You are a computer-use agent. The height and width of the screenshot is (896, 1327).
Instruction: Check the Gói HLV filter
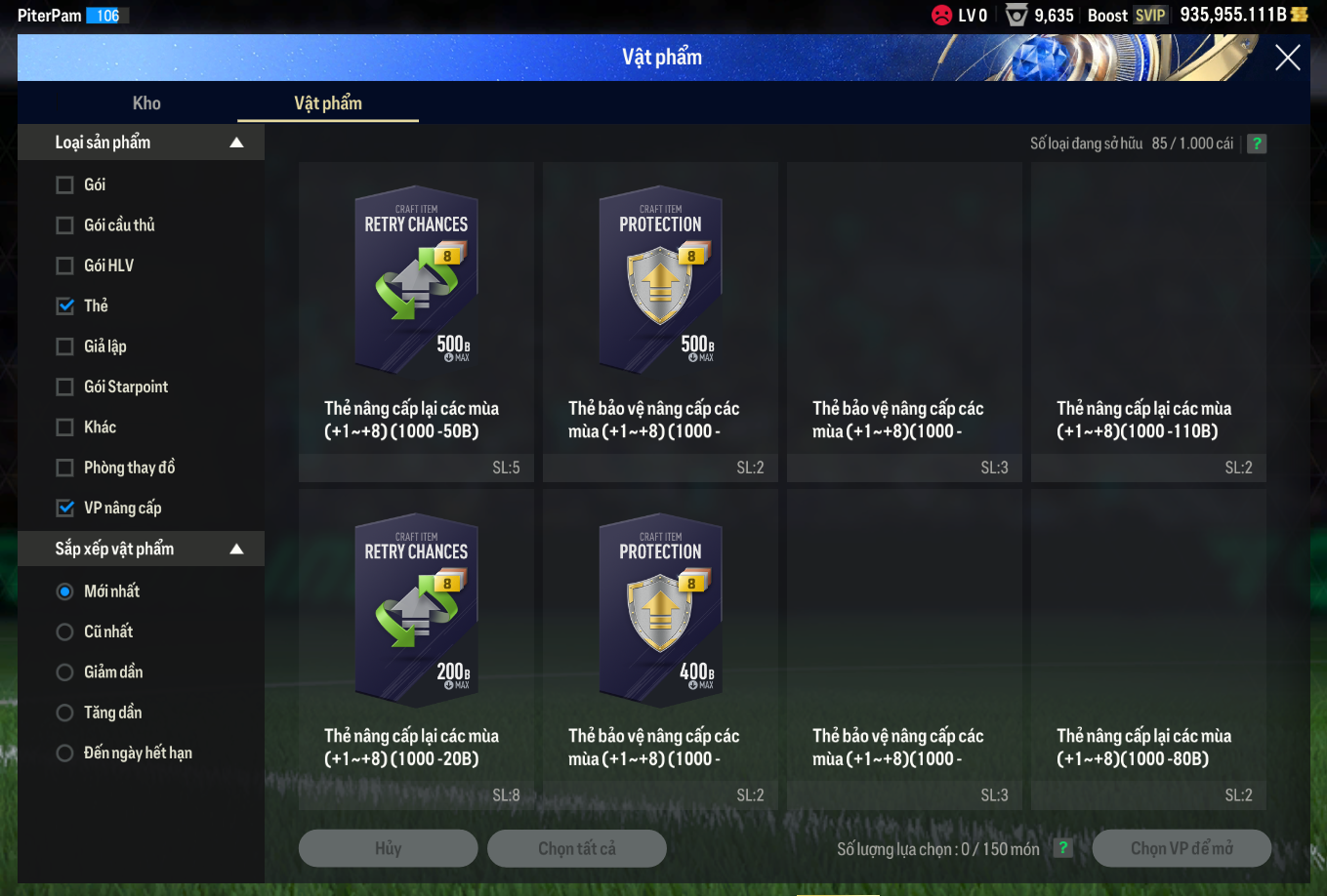[x=65, y=265]
